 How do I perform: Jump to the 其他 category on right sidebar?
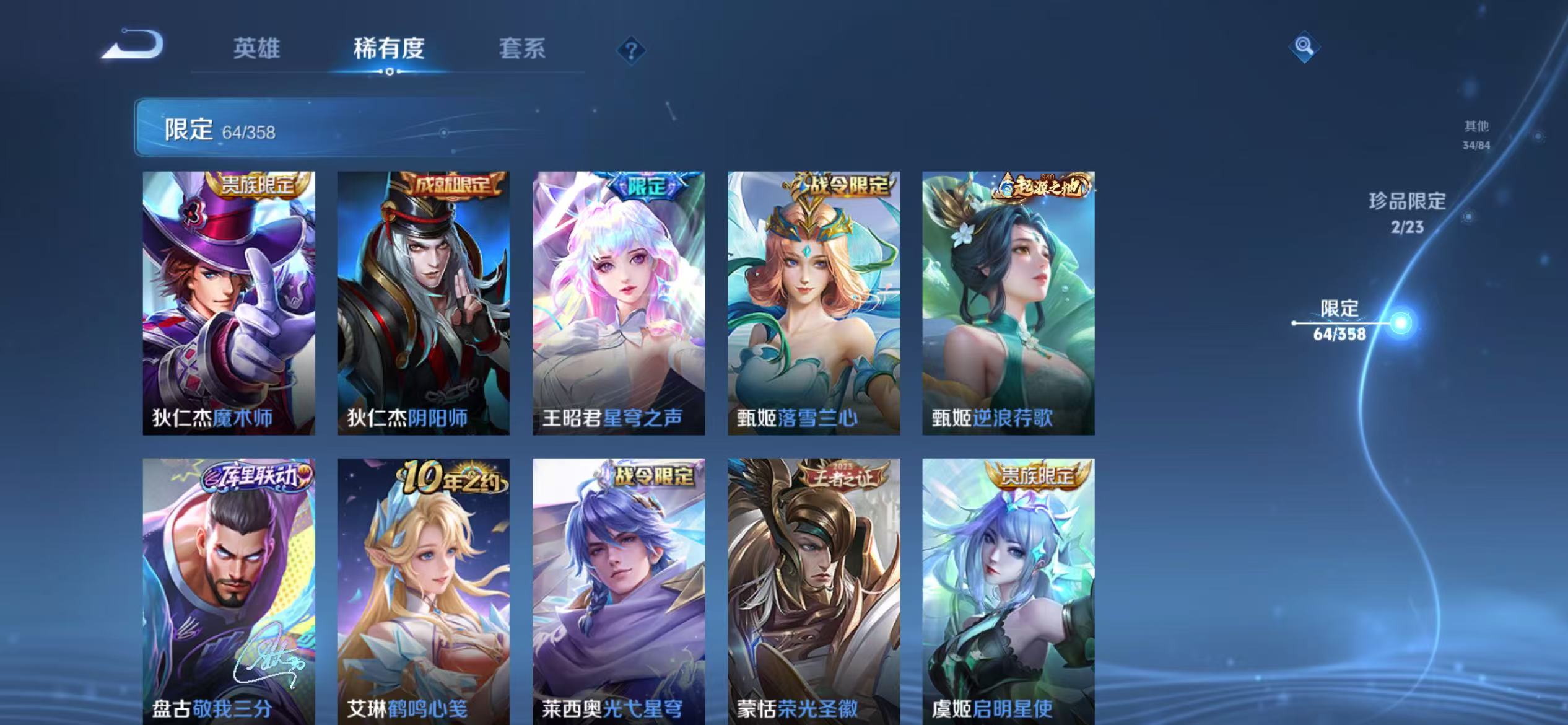tap(1474, 133)
